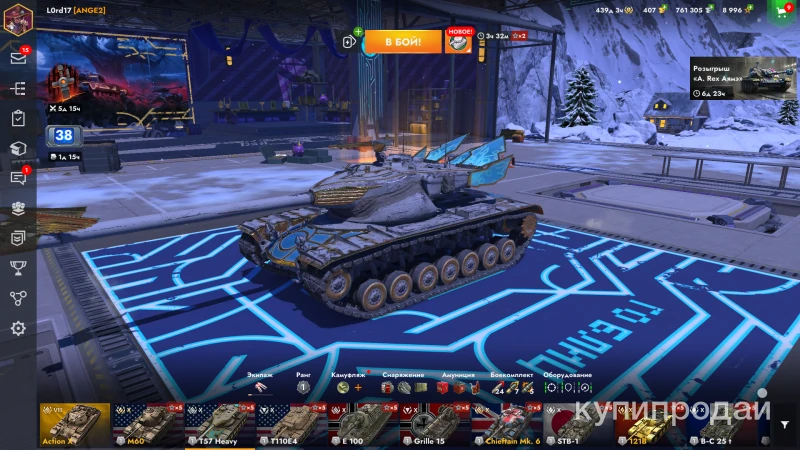Choose the battle mode selector marked НОВОЕ!

458,41
